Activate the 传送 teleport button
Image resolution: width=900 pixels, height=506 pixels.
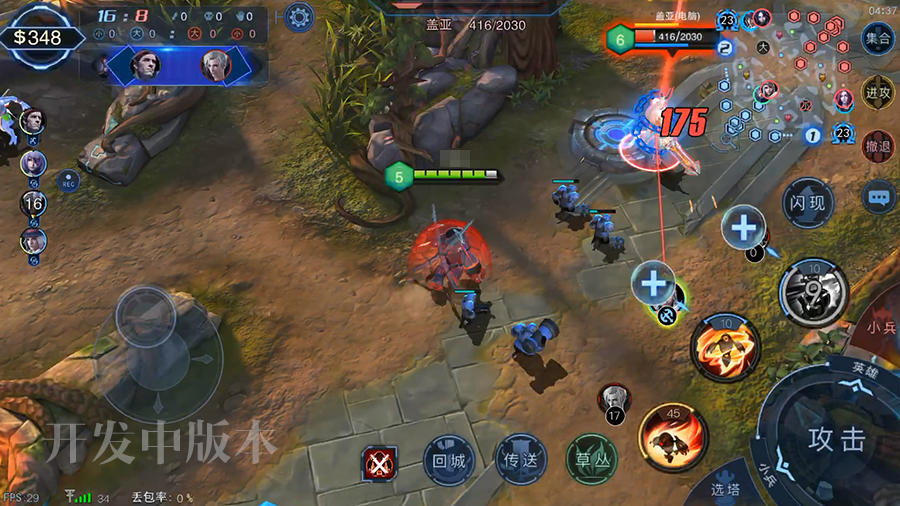pos(520,461)
